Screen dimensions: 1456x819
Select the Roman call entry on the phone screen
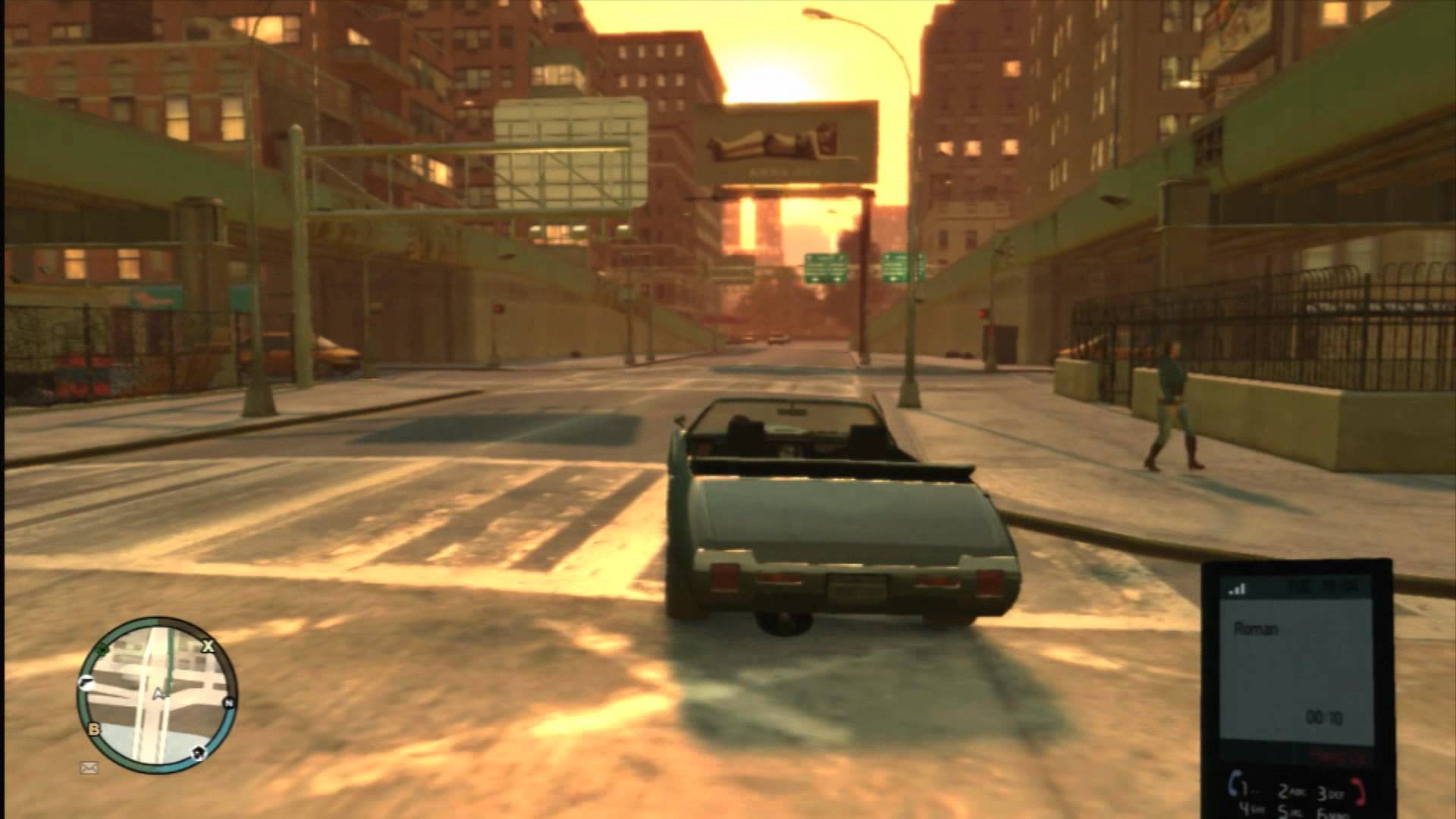point(1257,629)
